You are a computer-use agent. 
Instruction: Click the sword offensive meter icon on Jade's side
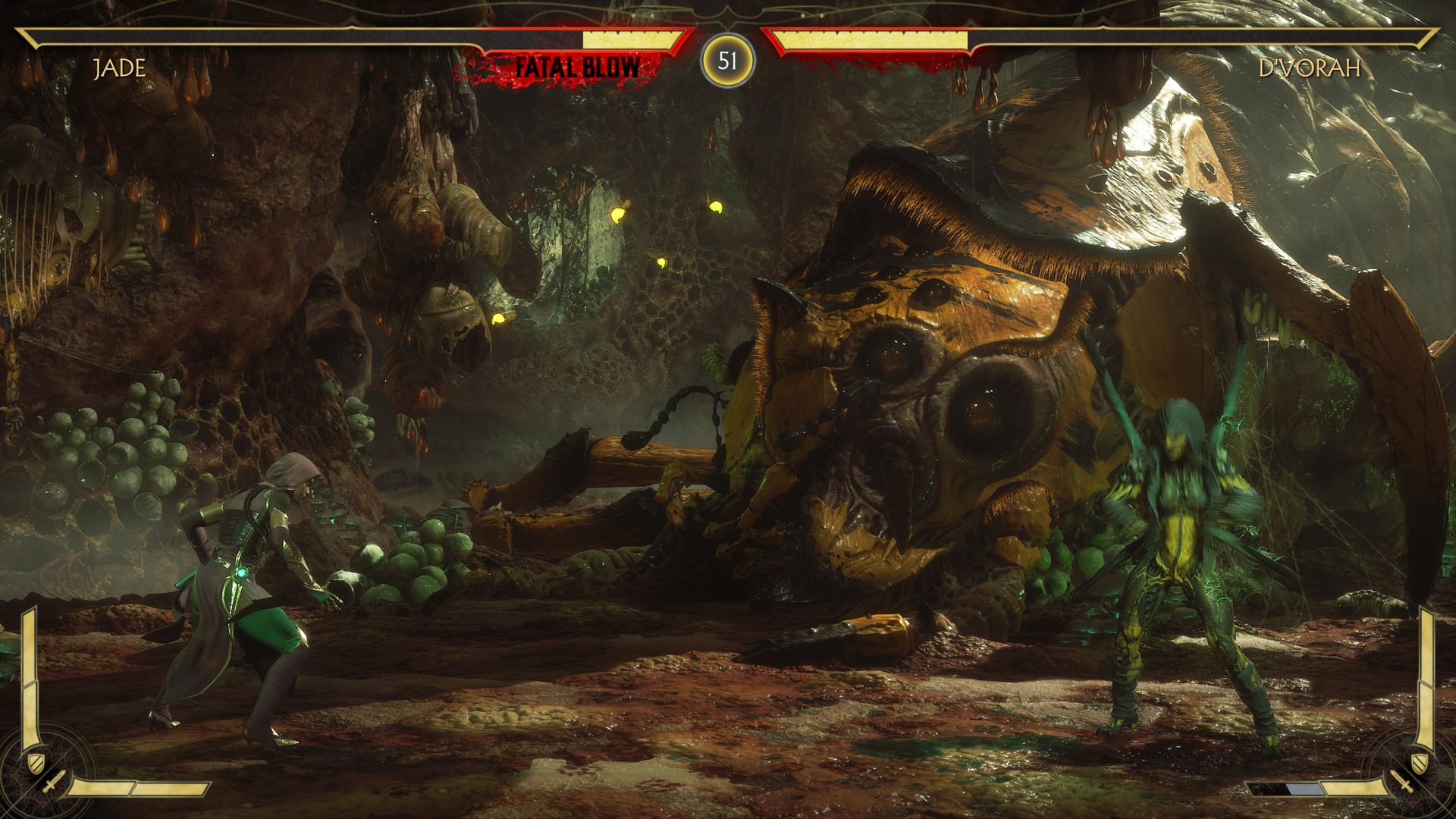pyautogui.click(x=53, y=783)
